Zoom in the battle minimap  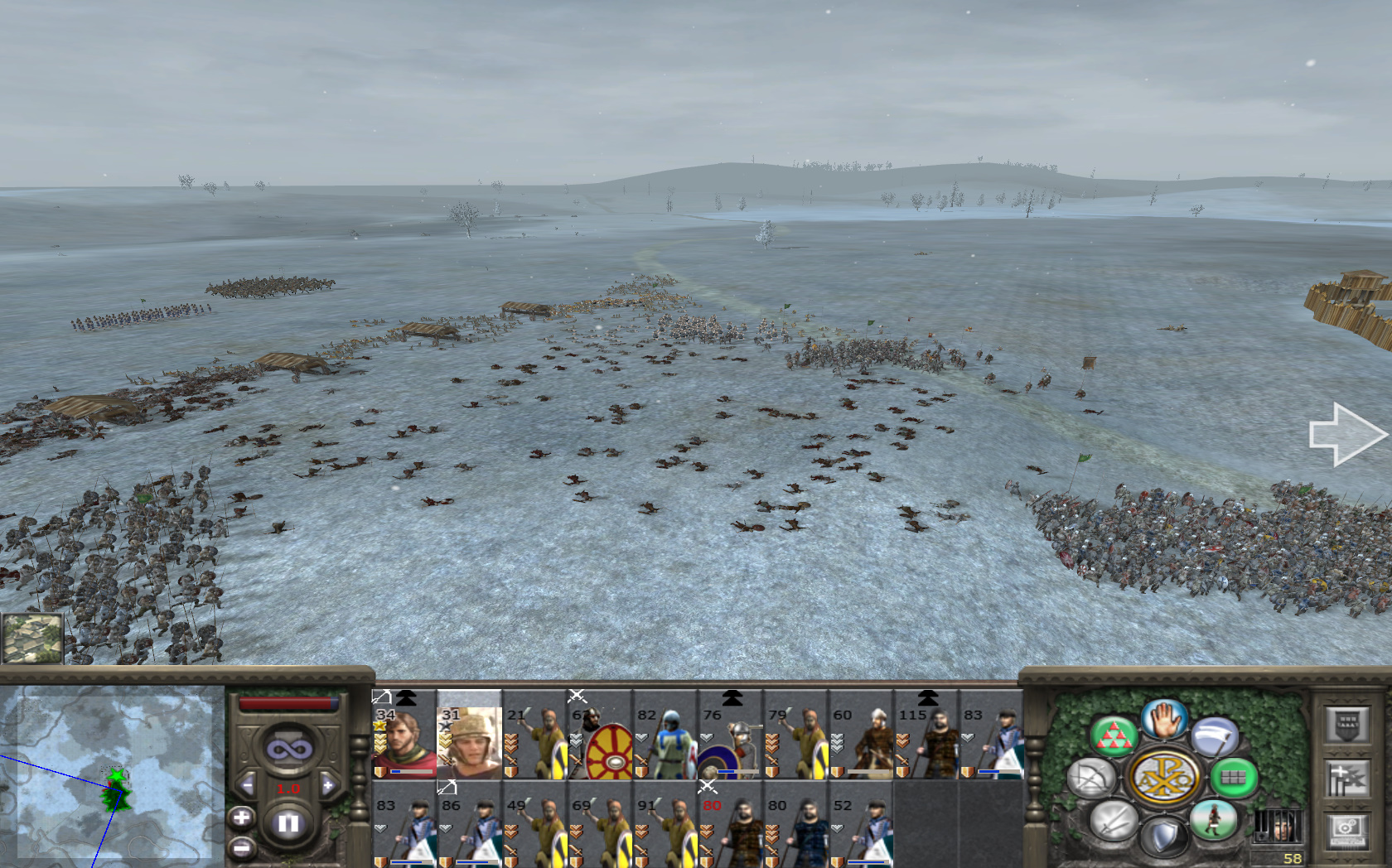241,818
